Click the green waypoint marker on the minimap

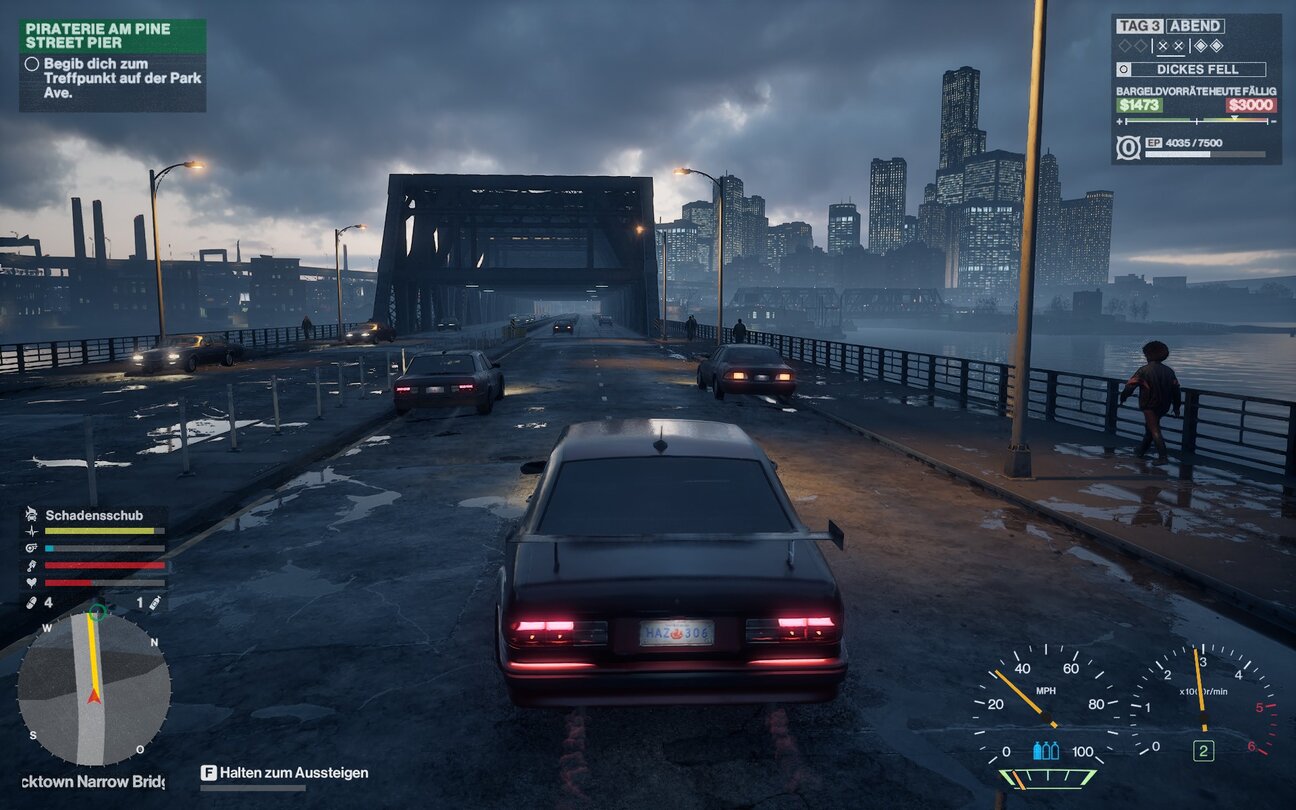tap(97, 612)
